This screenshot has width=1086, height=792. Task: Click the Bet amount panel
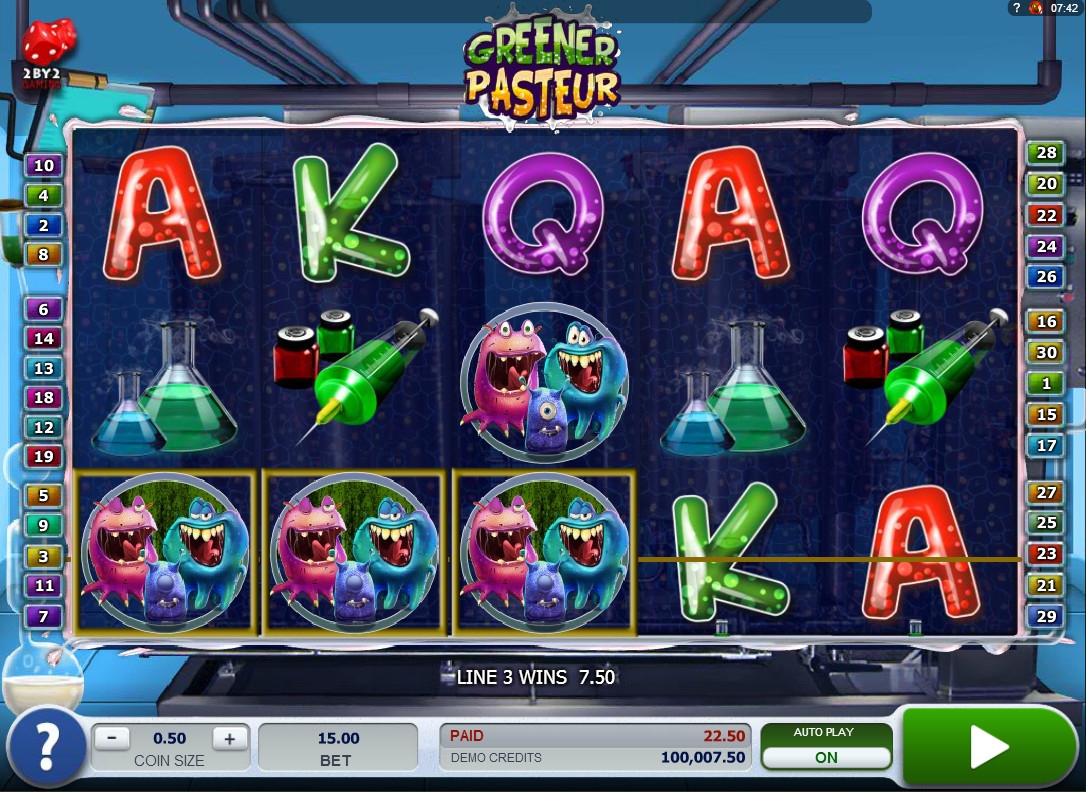pos(338,748)
